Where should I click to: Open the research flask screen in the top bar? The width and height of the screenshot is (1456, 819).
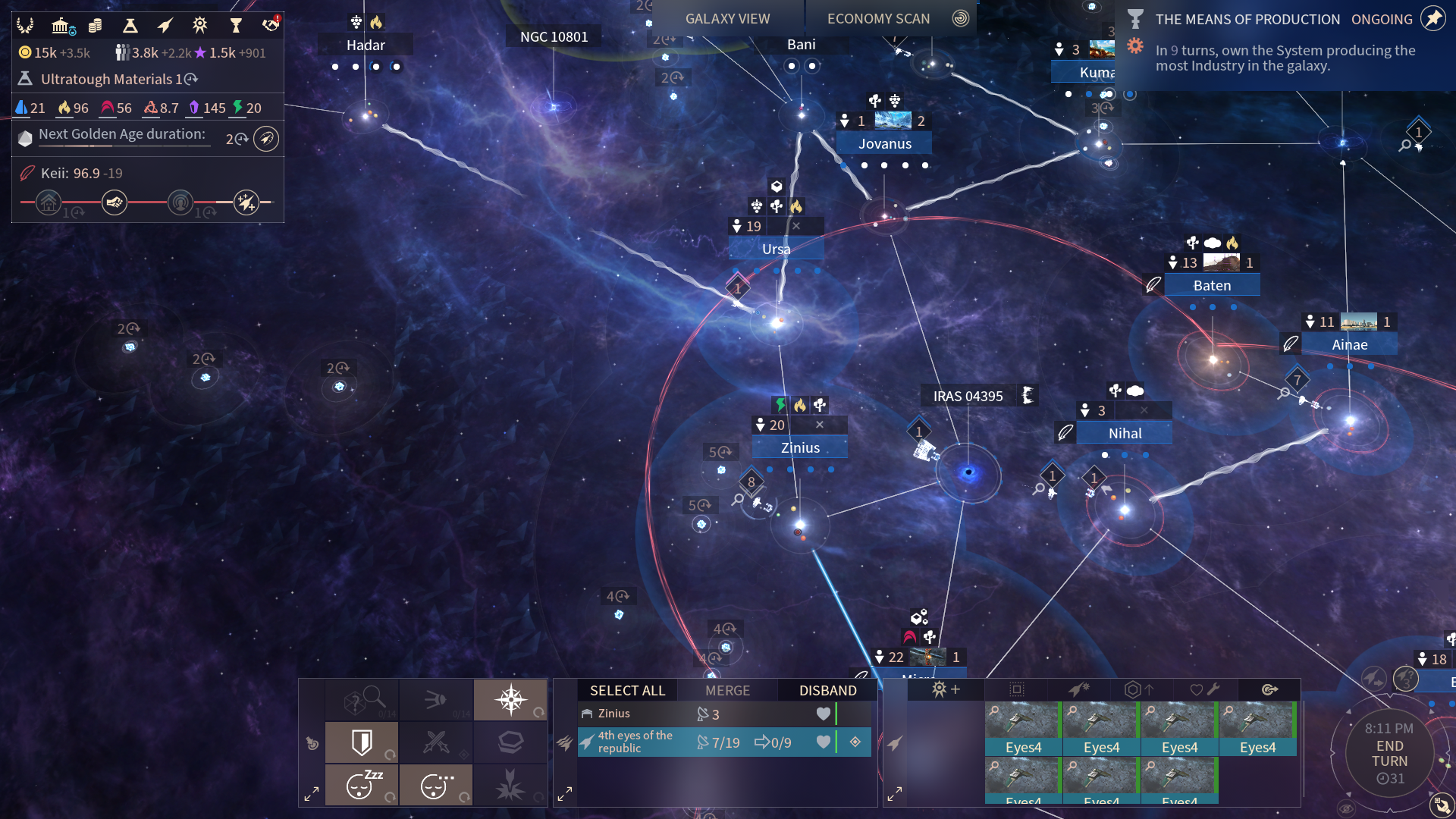tap(130, 26)
